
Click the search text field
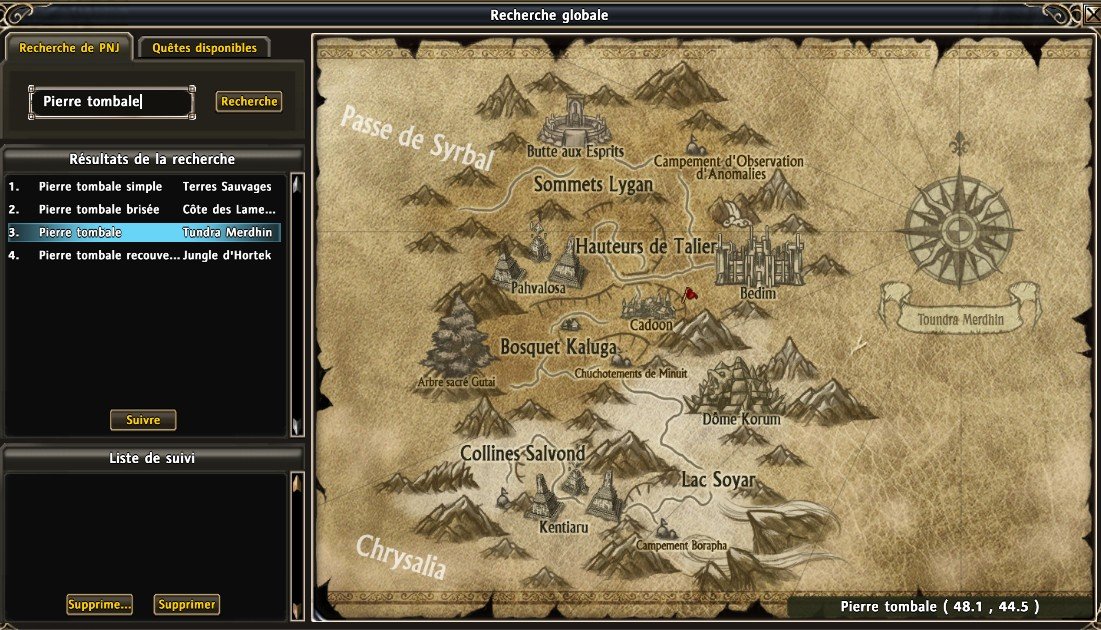(111, 102)
